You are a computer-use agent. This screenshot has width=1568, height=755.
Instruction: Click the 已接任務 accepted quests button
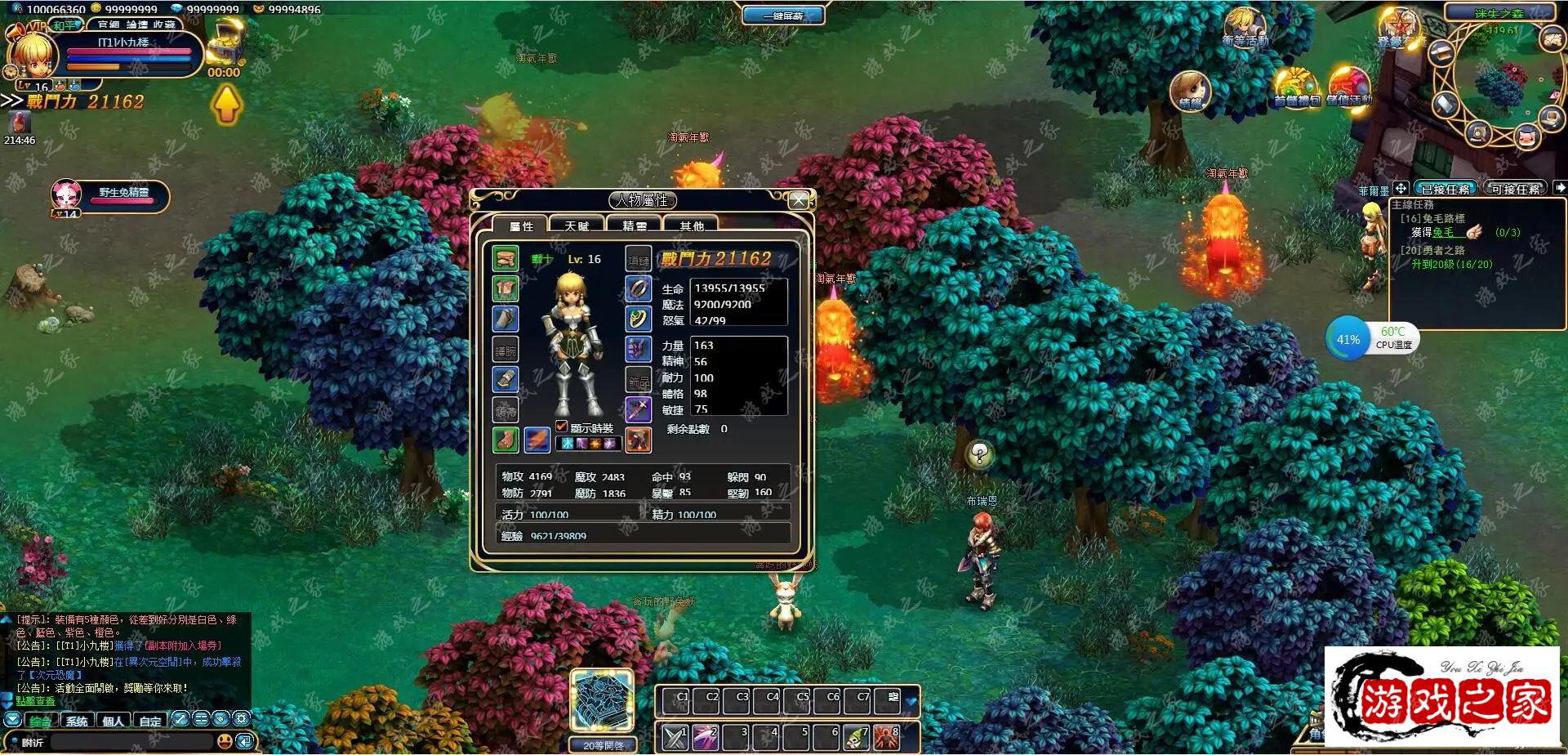(x=1445, y=190)
